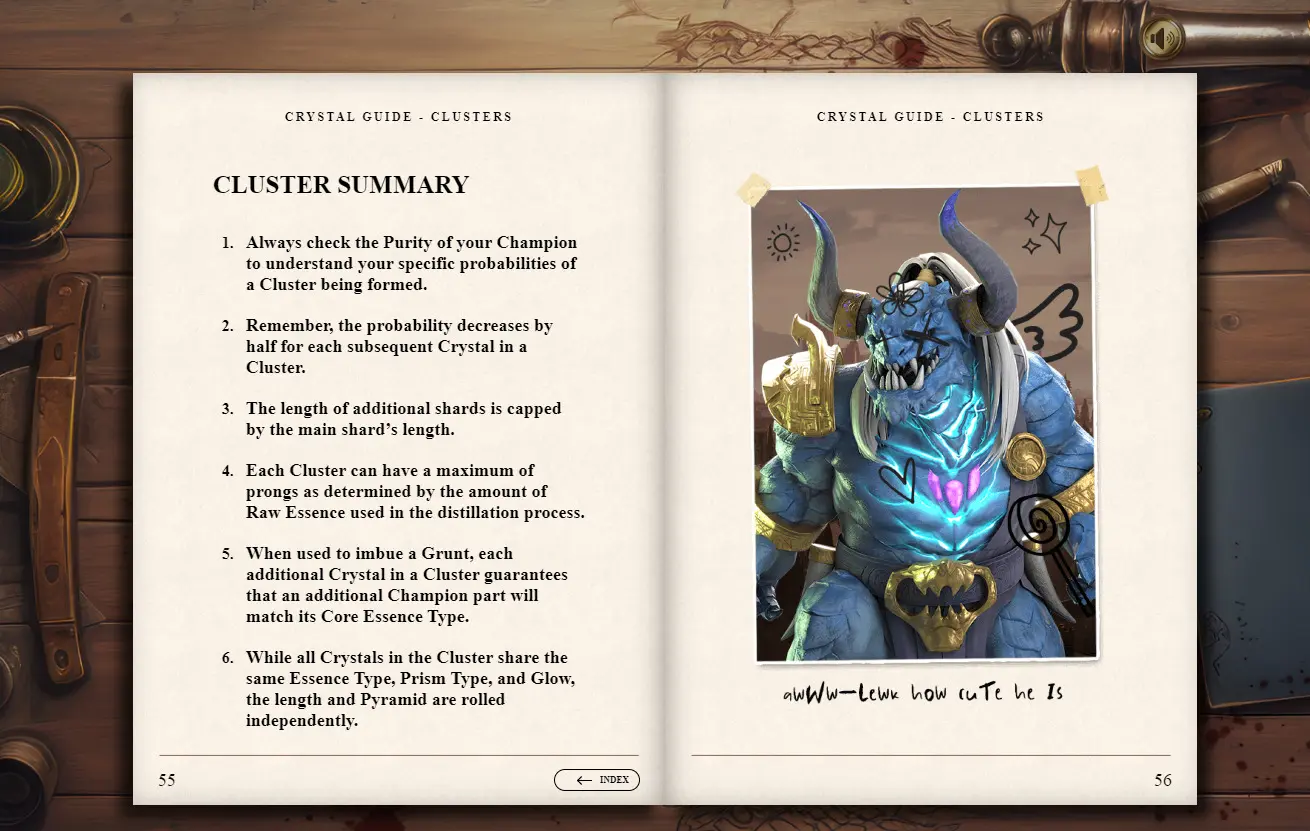
Task: Return to the INDEX page
Action: pyautogui.click(x=597, y=780)
